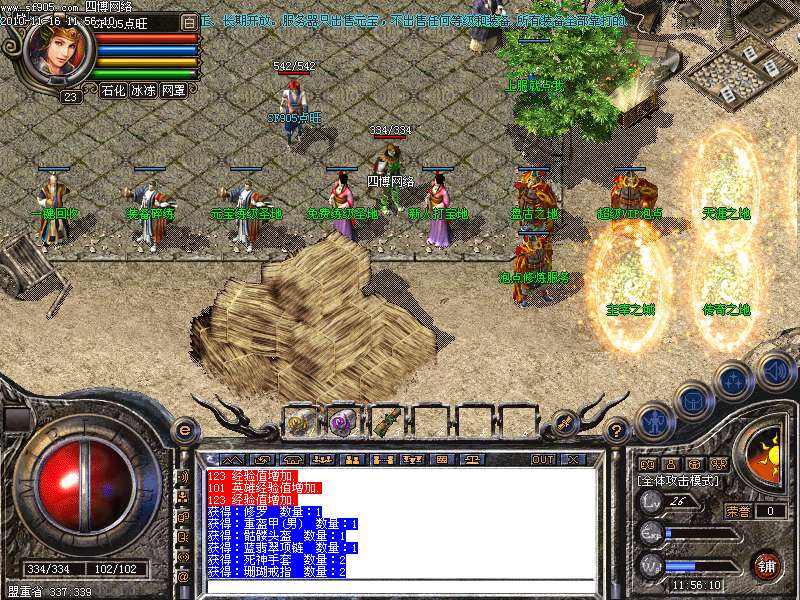Close the chat panel with the X button
800x600 pixels.
click(573, 459)
